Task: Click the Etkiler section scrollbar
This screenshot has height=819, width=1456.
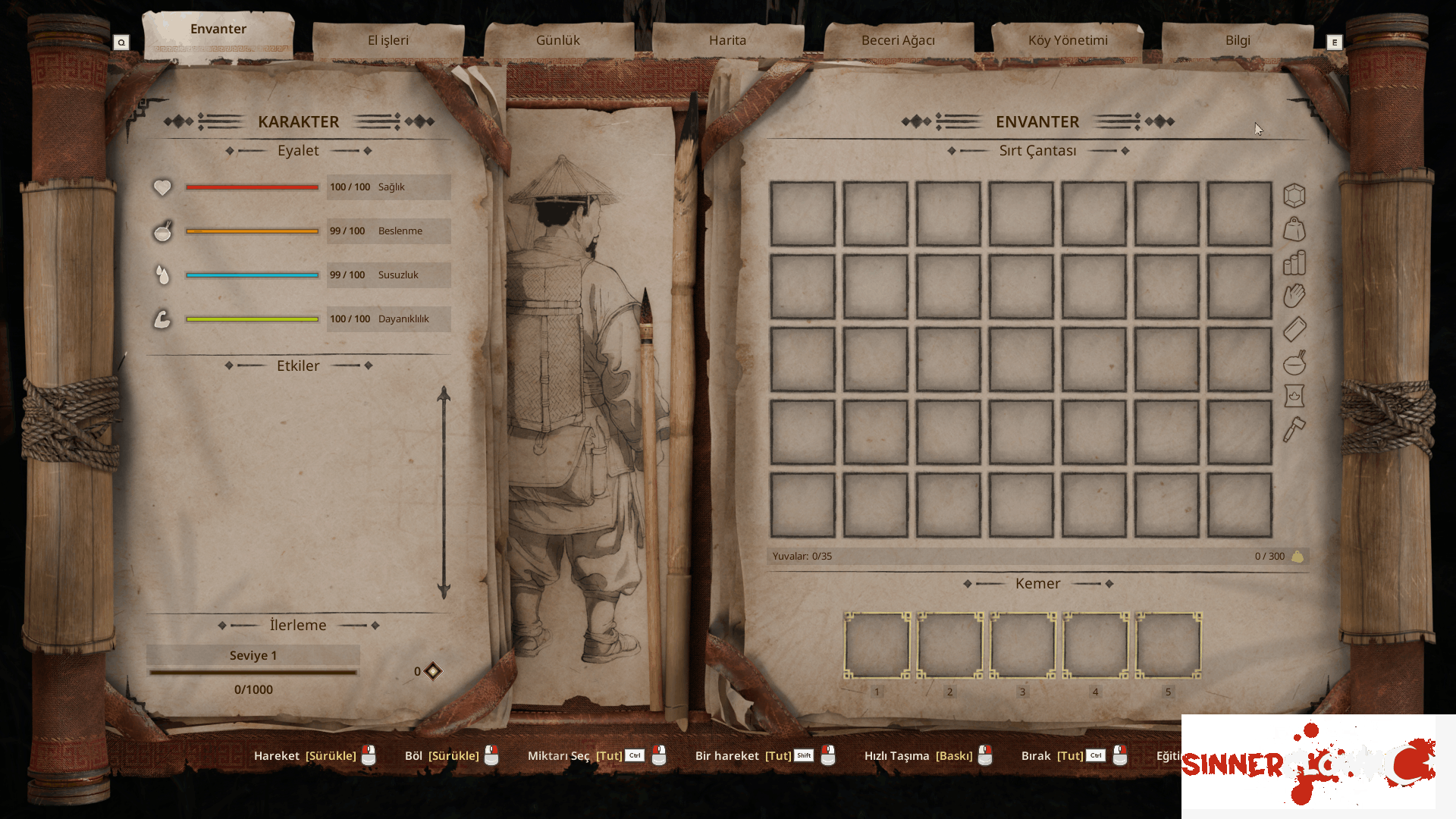Action: 444,489
